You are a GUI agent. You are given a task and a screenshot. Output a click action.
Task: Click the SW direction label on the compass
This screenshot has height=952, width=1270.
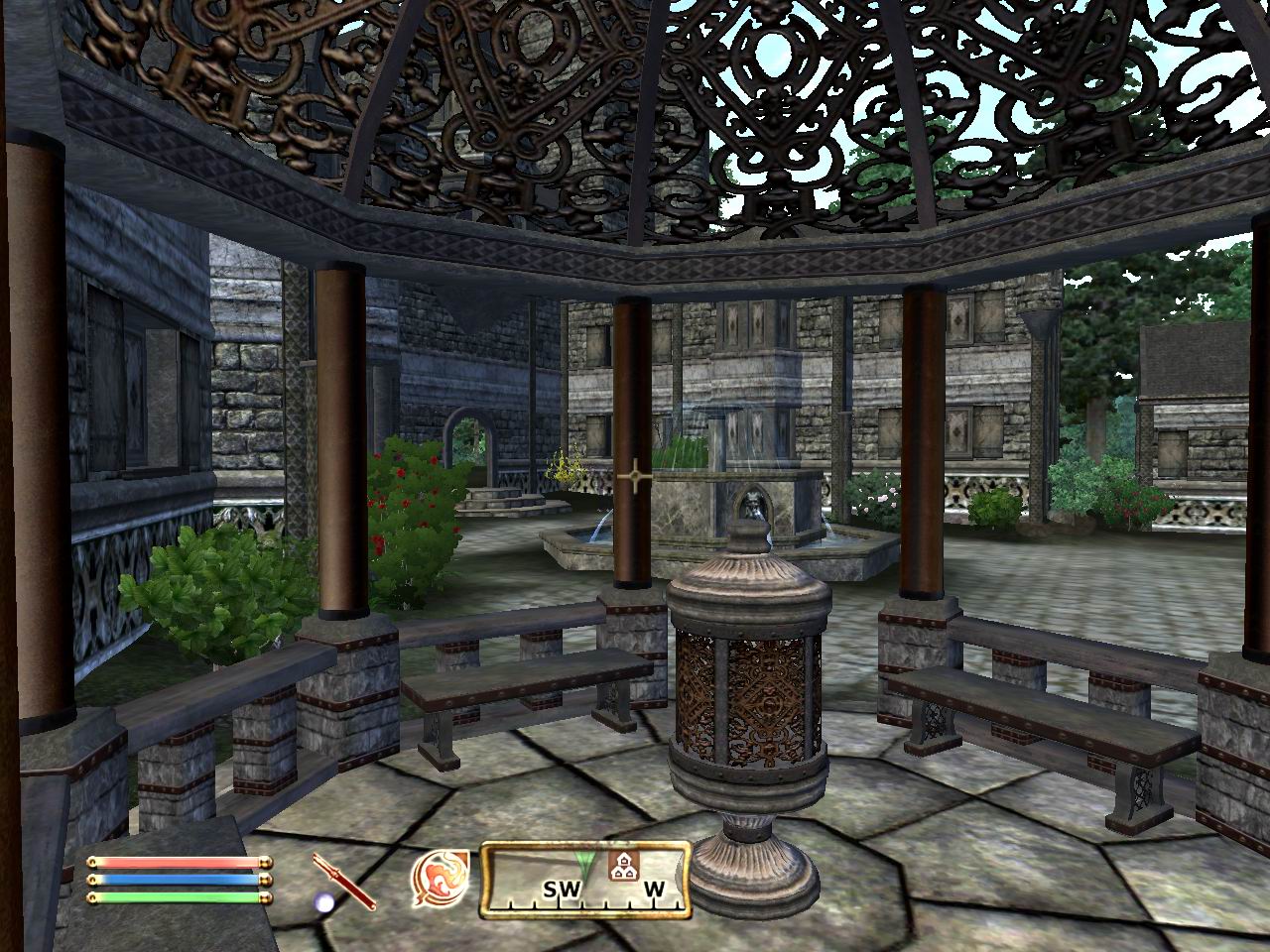click(x=562, y=890)
